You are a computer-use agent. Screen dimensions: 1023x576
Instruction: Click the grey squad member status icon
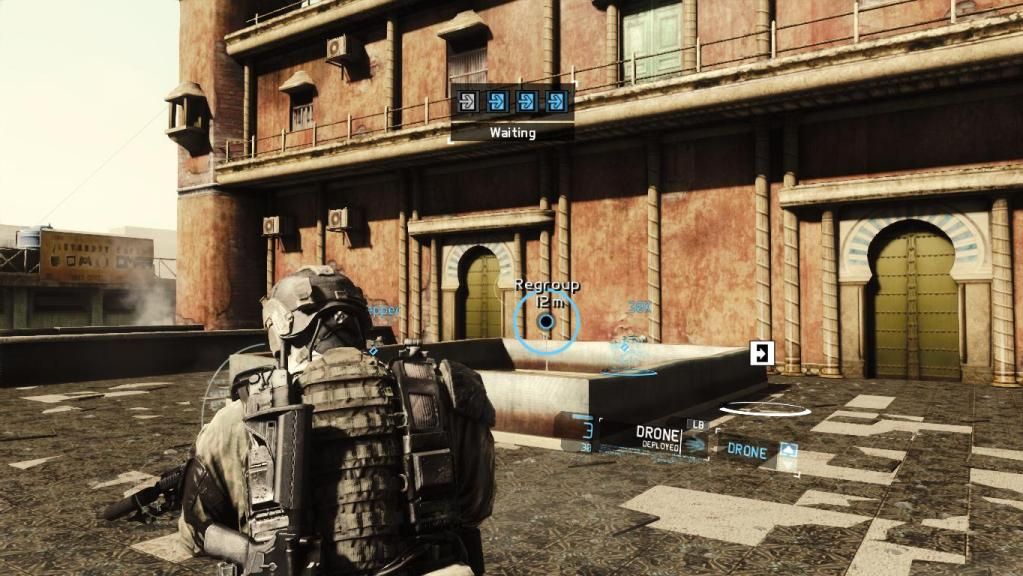[467, 101]
